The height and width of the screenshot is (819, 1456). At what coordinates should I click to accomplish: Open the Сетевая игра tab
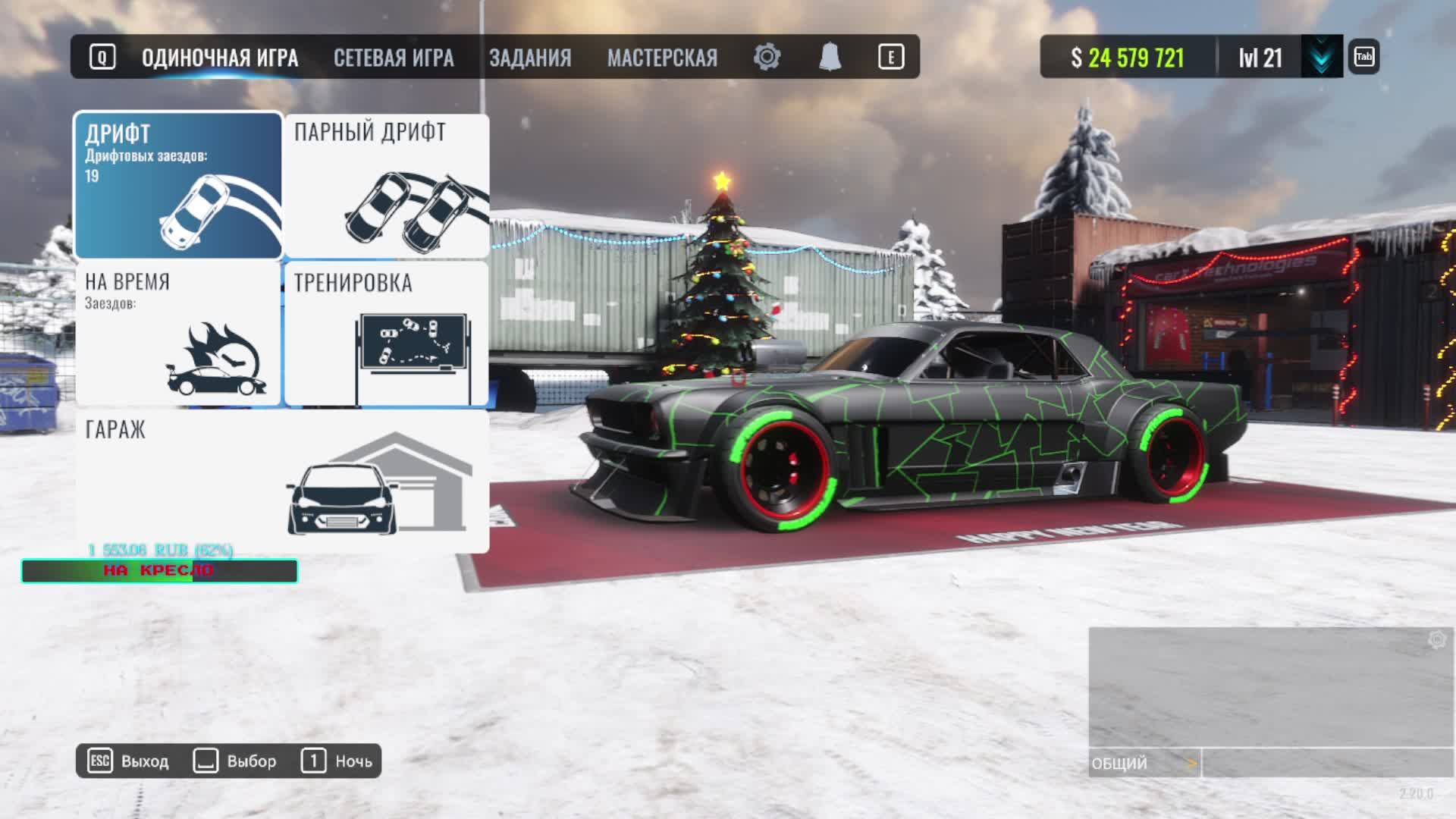pyautogui.click(x=394, y=58)
